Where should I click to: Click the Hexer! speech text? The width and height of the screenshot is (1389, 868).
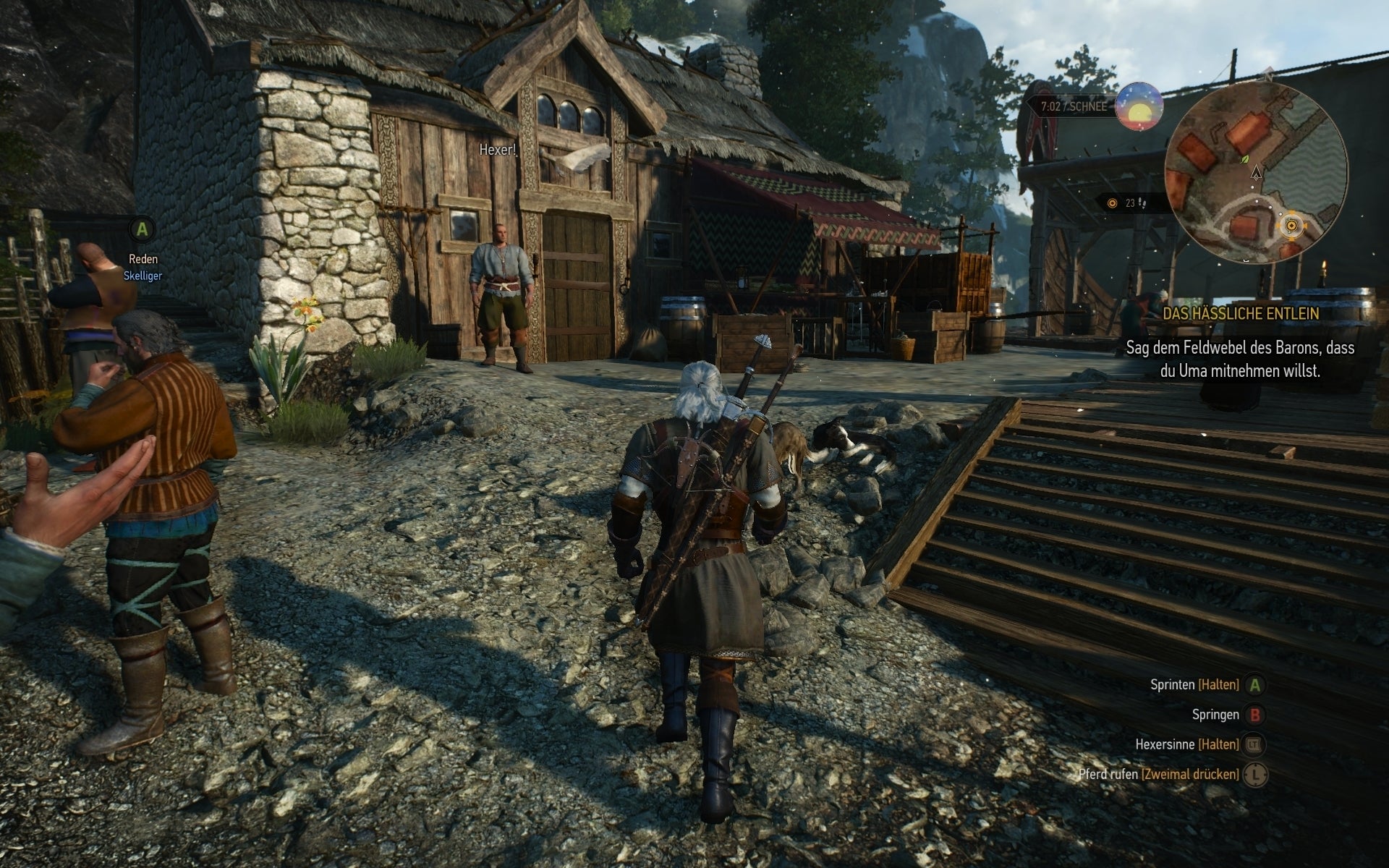497,150
